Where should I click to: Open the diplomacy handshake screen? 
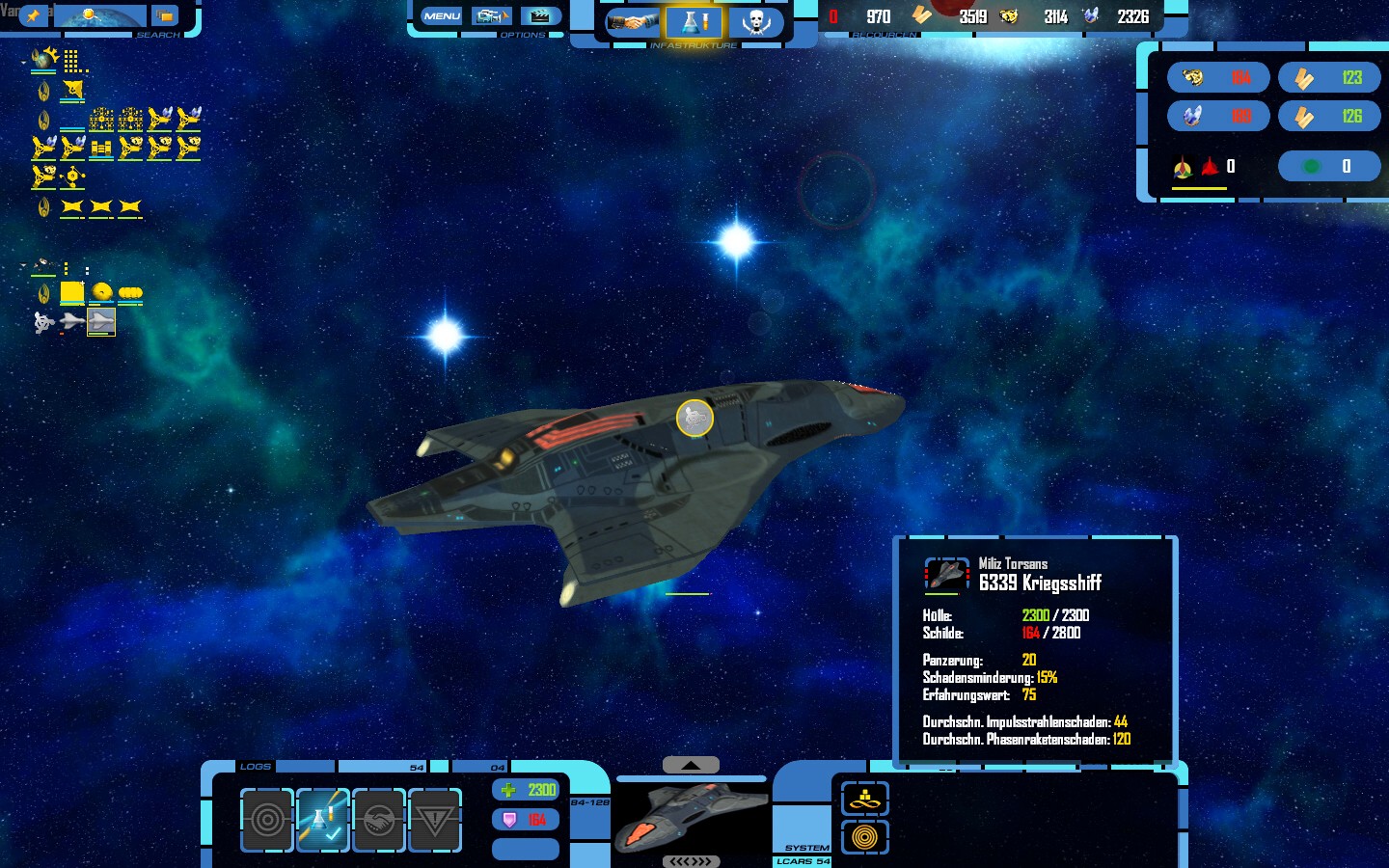pyautogui.click(x=633, y=21)
